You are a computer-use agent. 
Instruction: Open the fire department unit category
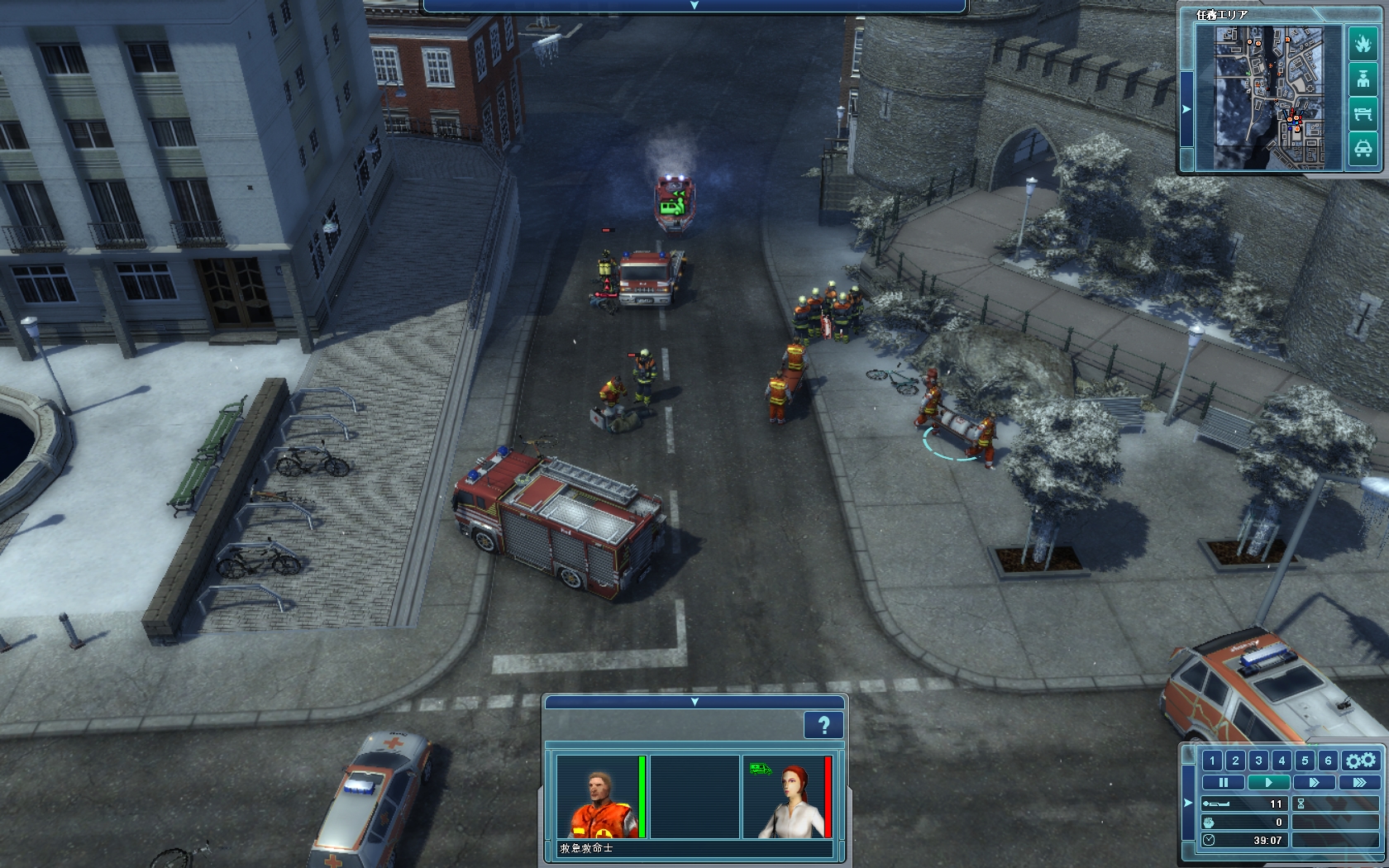(x=1363, y=44)
